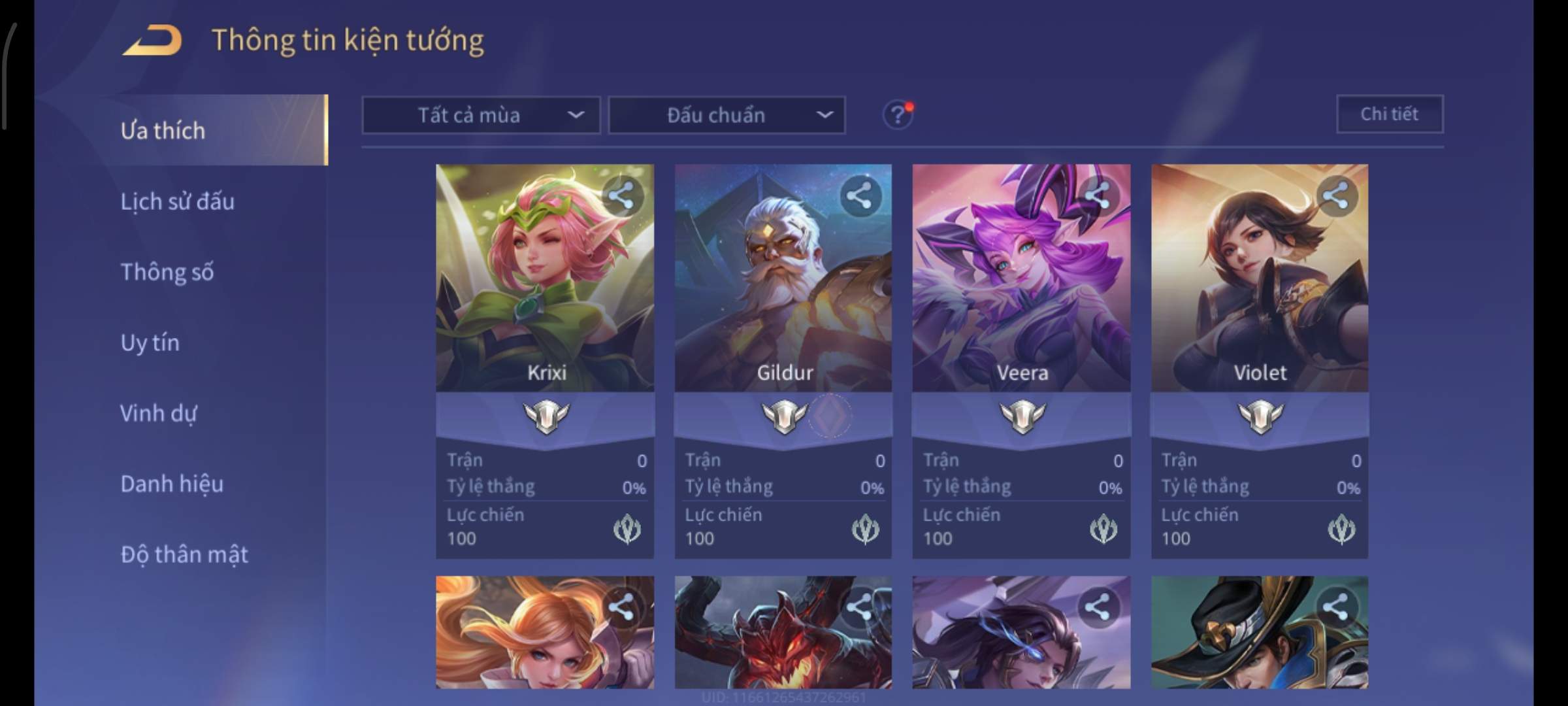1568x706 pixels.
Task: Share the Krixi hero card
Action: (x=621, y=195)
